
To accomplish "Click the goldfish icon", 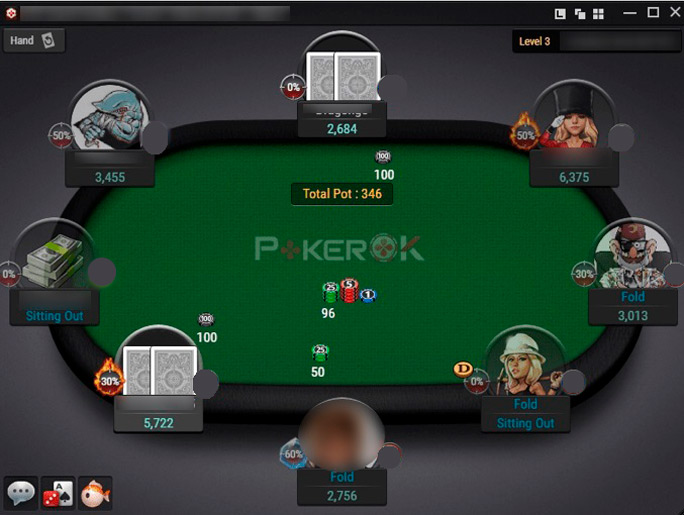I will tap(94, 492).
